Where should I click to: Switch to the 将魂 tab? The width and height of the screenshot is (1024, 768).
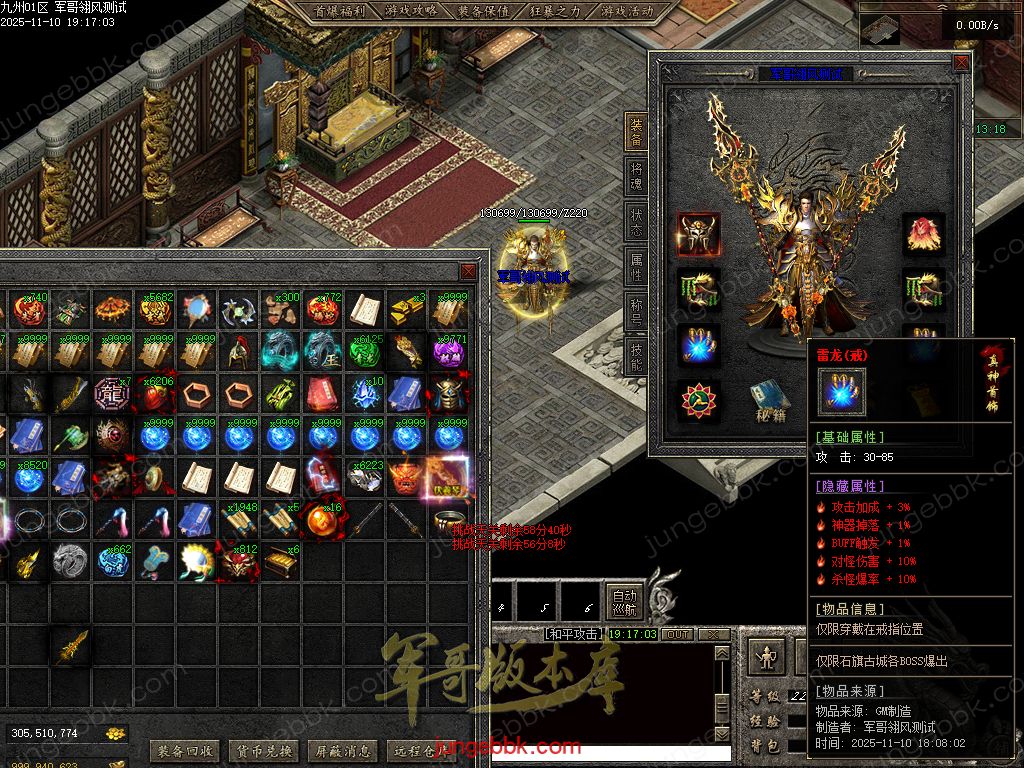(636, 177)
